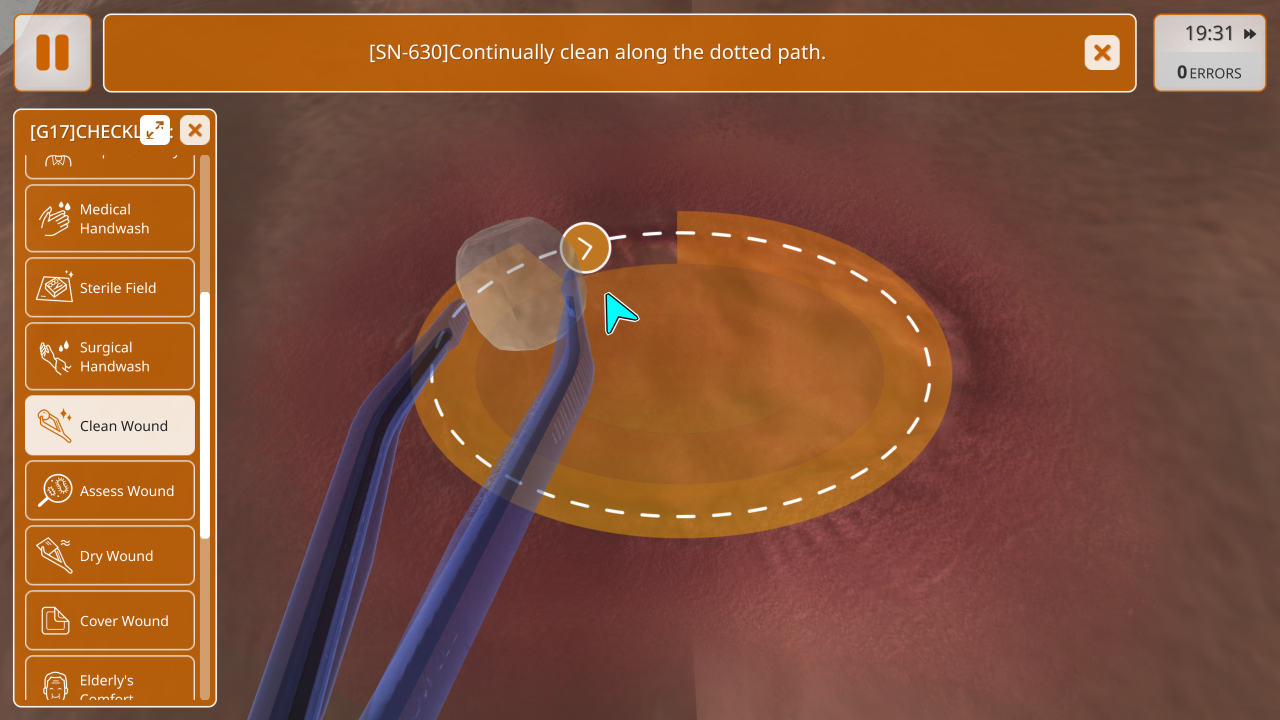
Task: Pick the Dry Wound checklist item
Action: 110,556
